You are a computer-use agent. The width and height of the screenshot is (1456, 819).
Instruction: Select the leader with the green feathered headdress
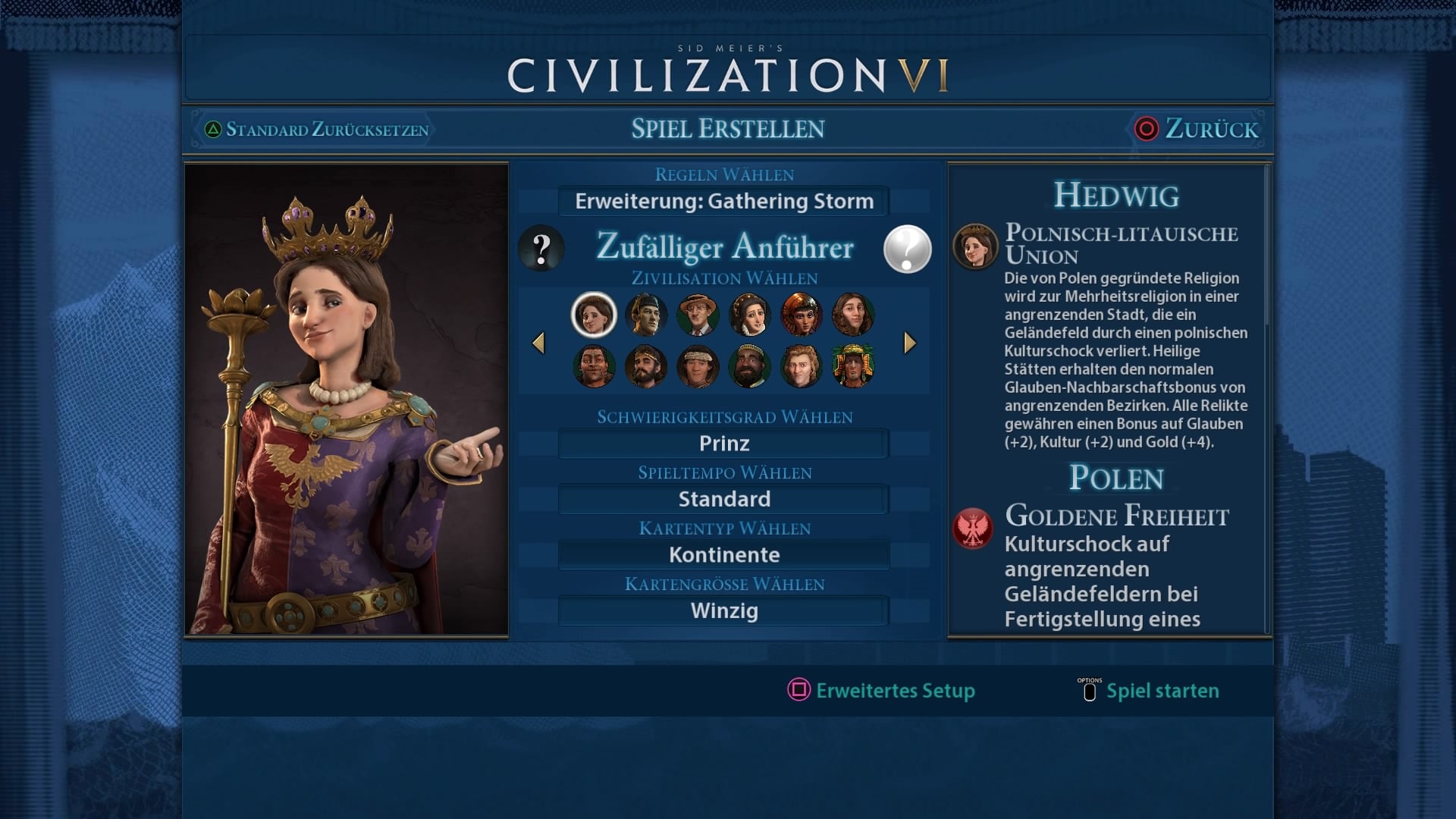[852, 366]
